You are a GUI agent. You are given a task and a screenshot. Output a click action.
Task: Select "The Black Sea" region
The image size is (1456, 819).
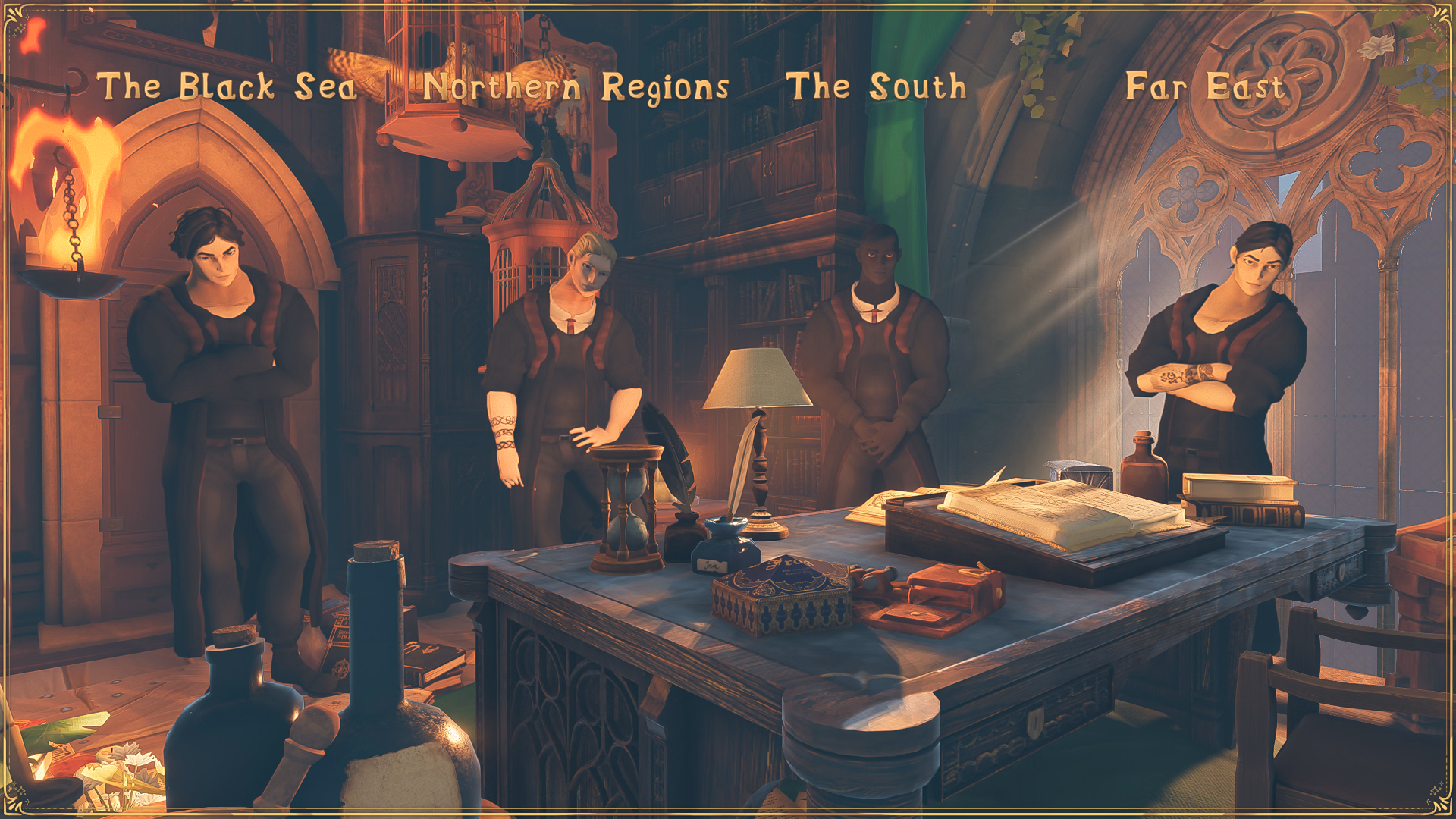(231, 86)
